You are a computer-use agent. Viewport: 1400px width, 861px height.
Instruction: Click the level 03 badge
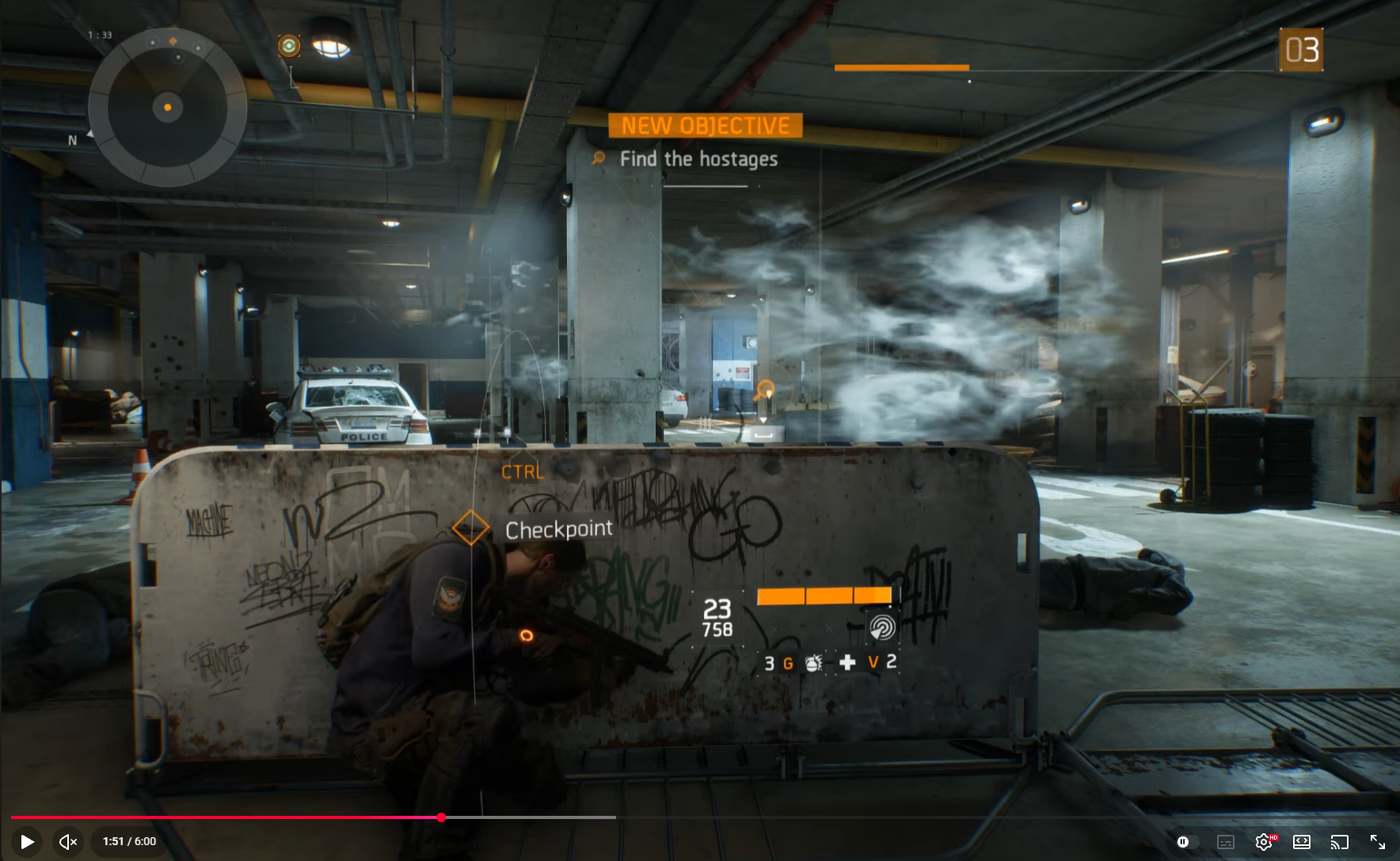coord(1301,50)
